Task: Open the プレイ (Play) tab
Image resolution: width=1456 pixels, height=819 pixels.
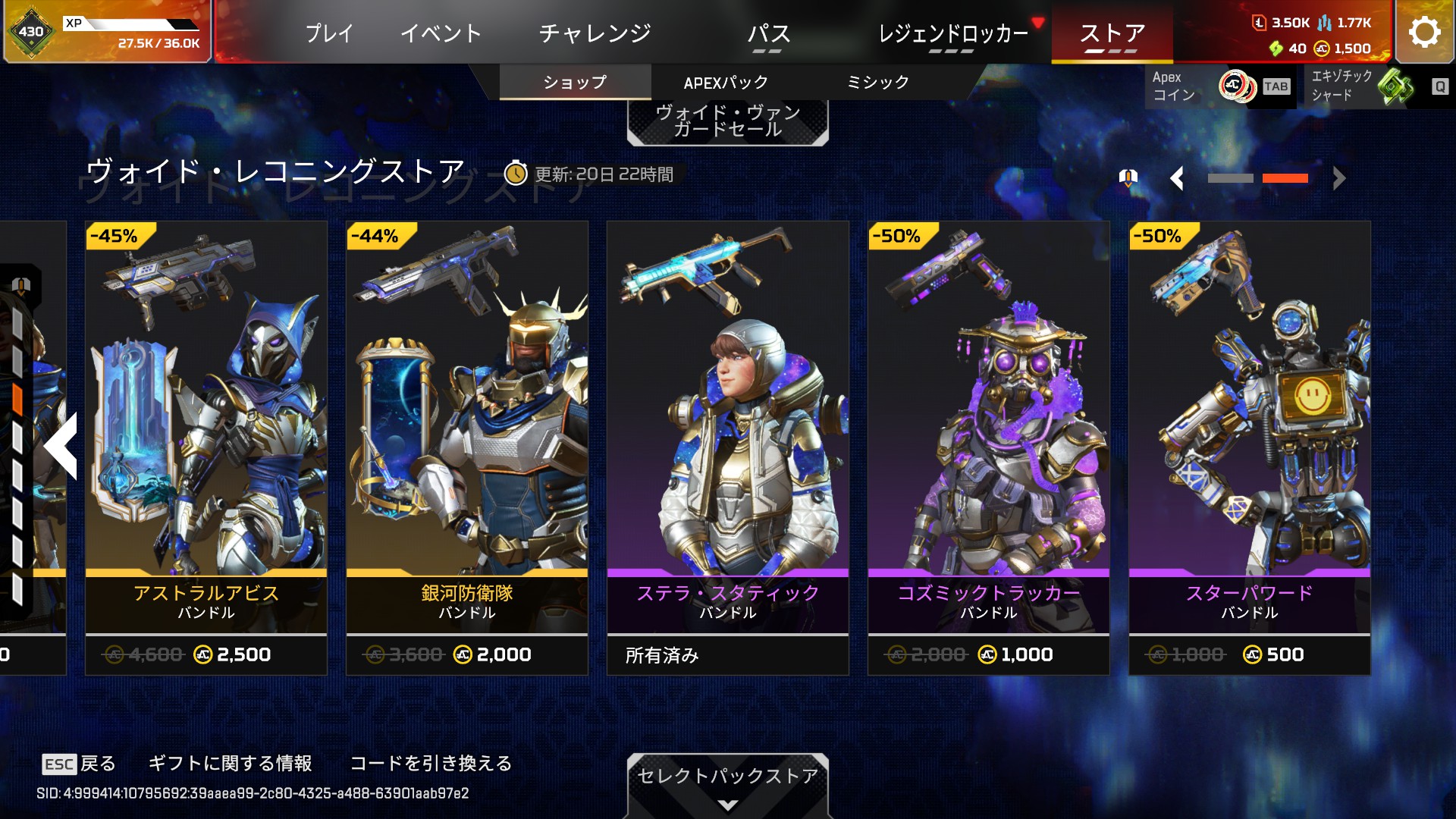Action: coord(329,33)
